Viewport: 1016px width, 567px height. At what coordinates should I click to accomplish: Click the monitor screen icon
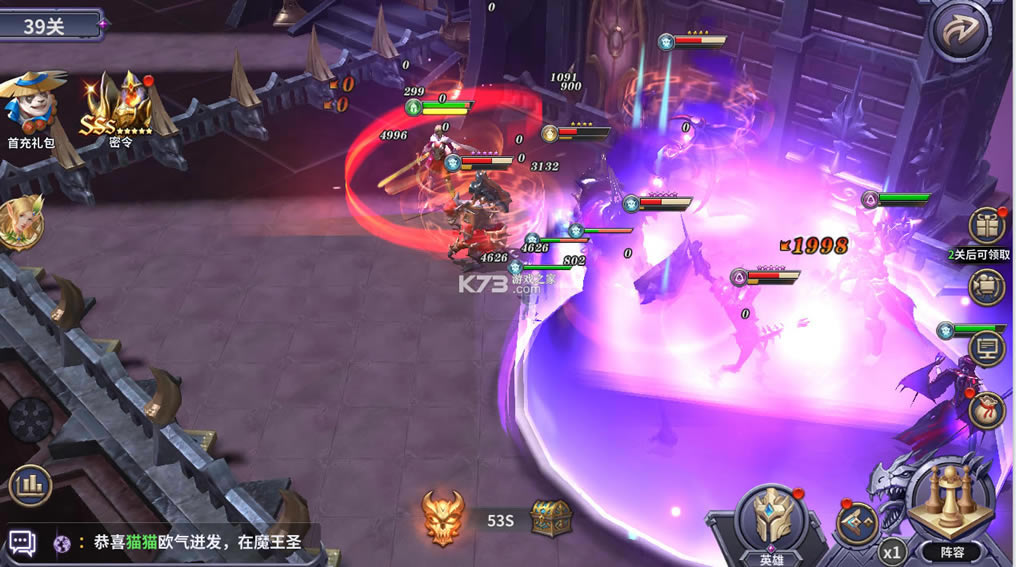pos(987,348)
